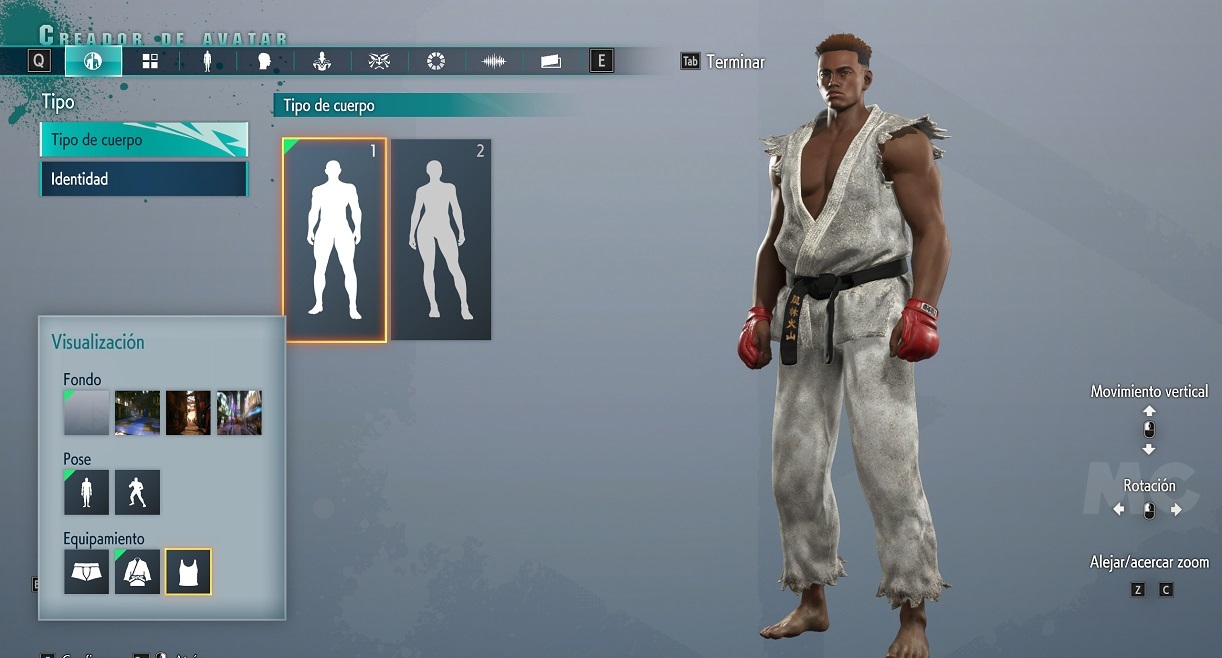Image resolution: width=1222 pixels, height=658 pixels.
Task: Show the avatar in underwear equipment
Action: 86,571
